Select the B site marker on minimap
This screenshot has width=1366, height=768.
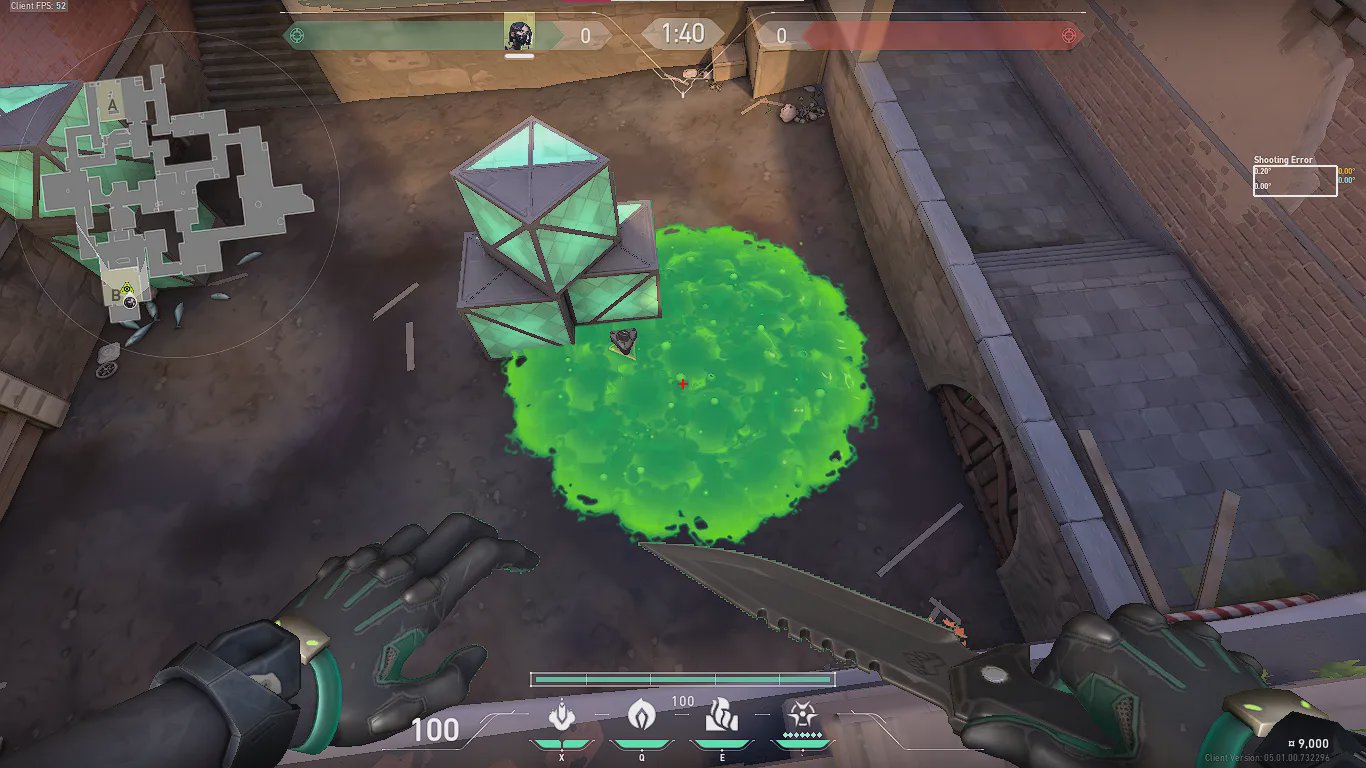tap(117, 294)
